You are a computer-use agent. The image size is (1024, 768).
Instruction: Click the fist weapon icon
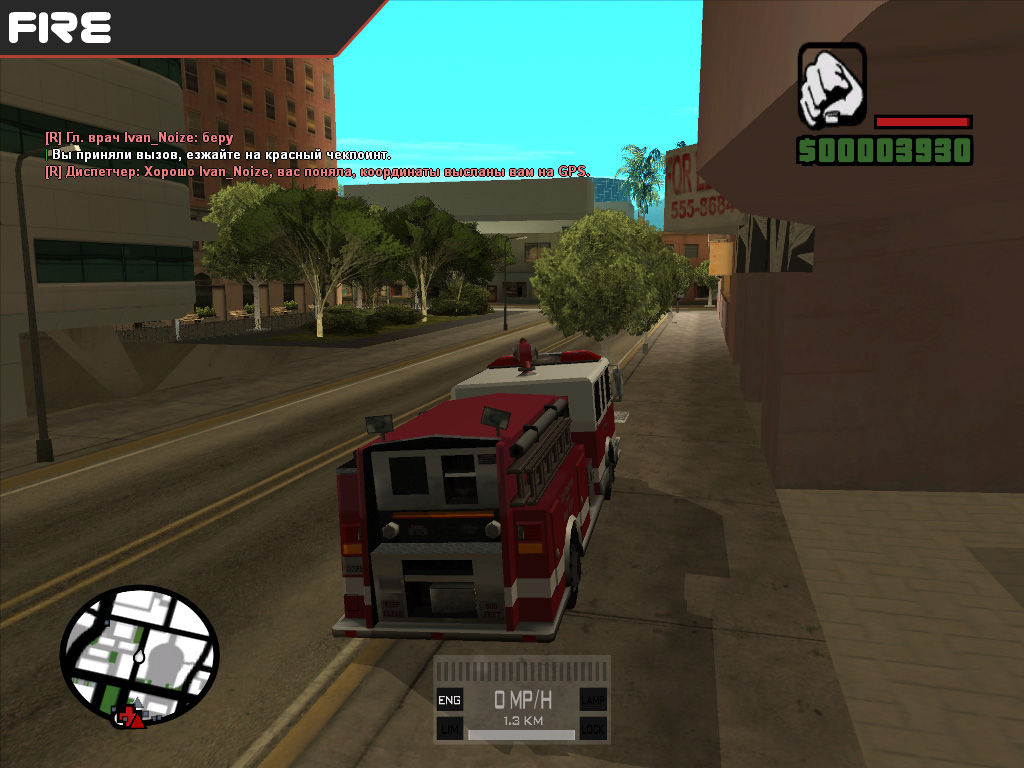832,84
